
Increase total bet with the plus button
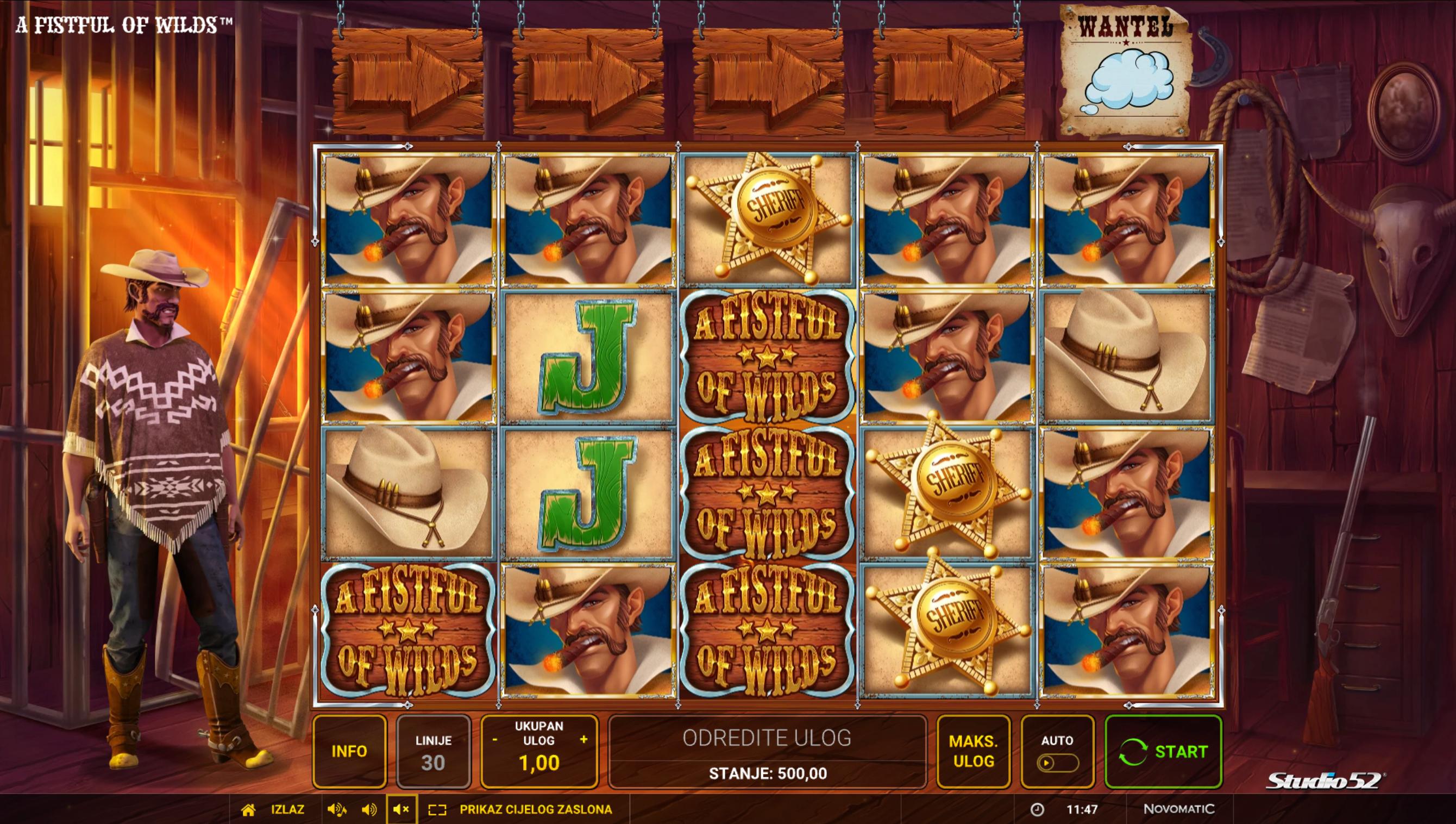click(583, 740)
